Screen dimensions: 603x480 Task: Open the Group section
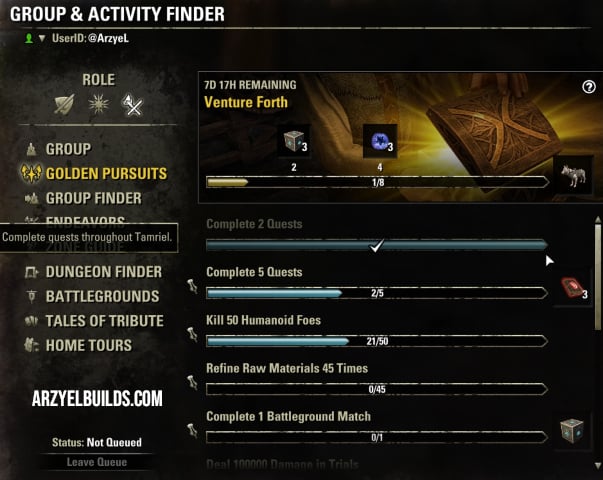[x=67, y=149]
